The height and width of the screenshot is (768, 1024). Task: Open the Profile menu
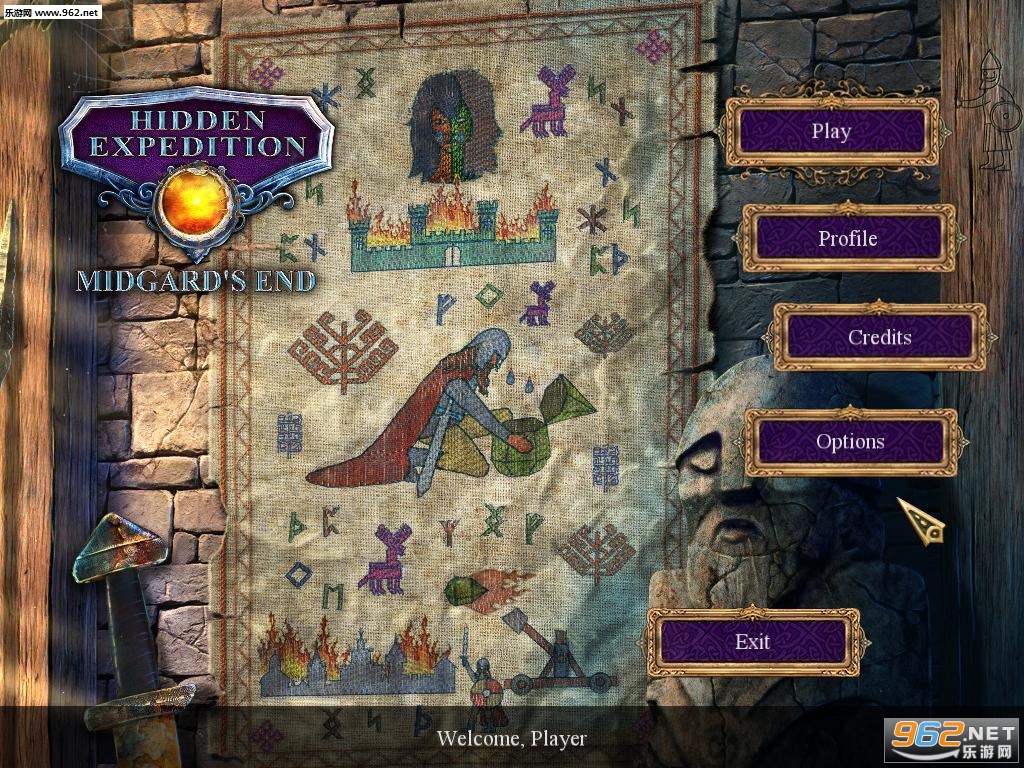[x=848, y=238]
